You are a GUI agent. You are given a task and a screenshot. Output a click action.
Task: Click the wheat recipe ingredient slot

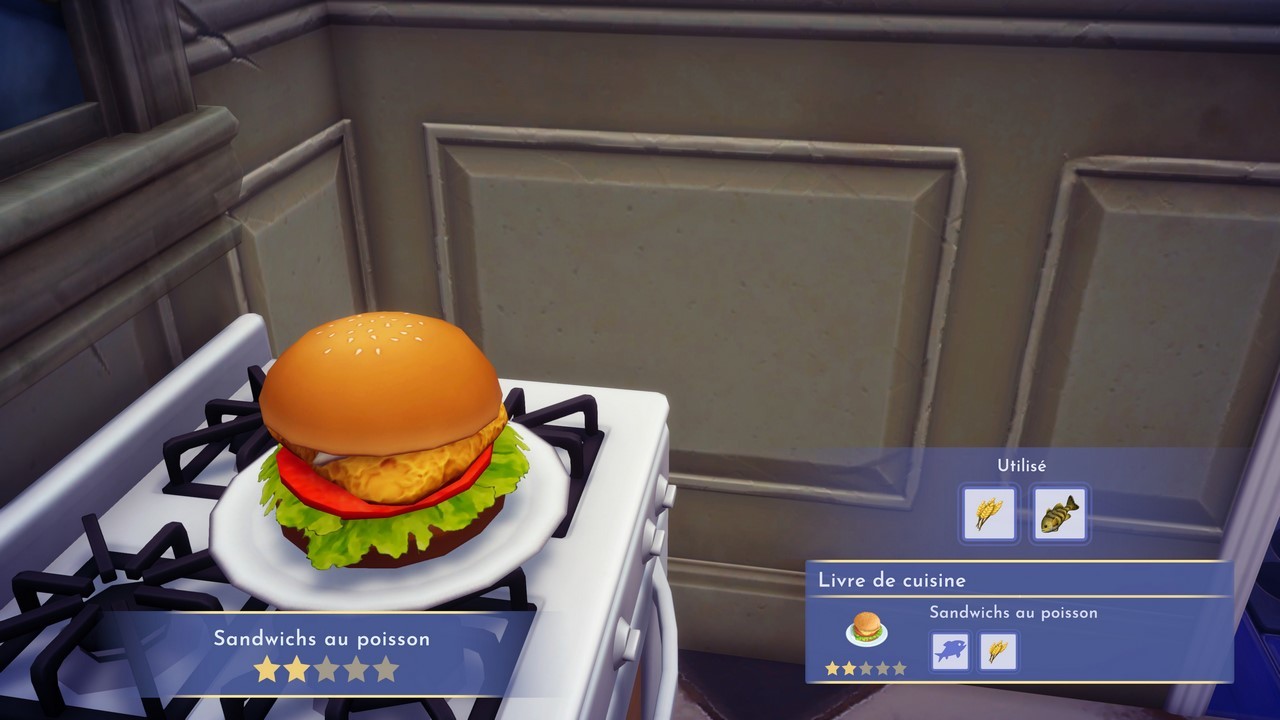pos(998,652)
